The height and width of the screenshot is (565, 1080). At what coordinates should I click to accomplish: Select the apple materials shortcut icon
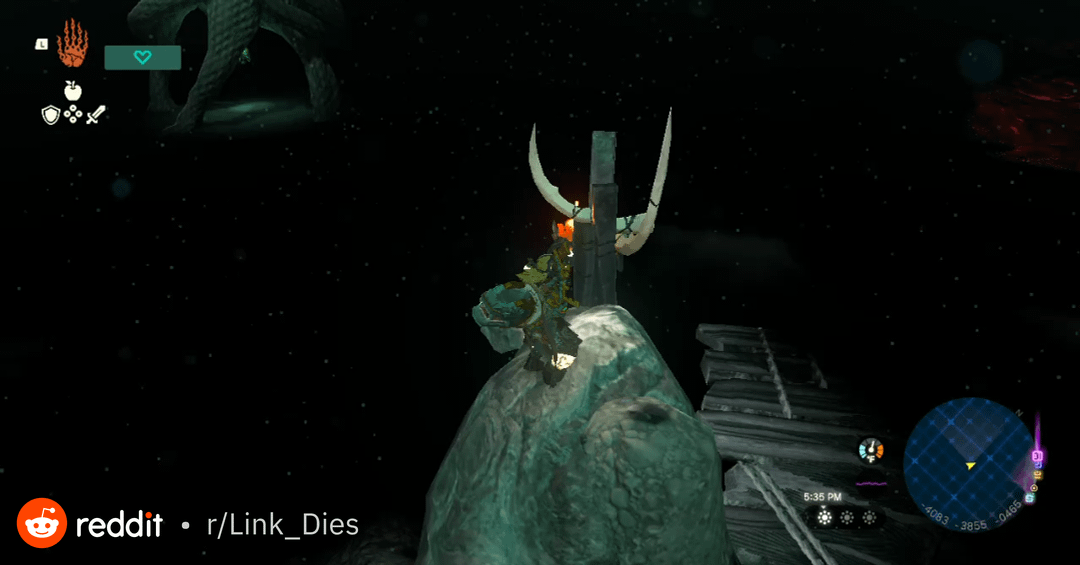pyautogui.click(x=72, y=91)
